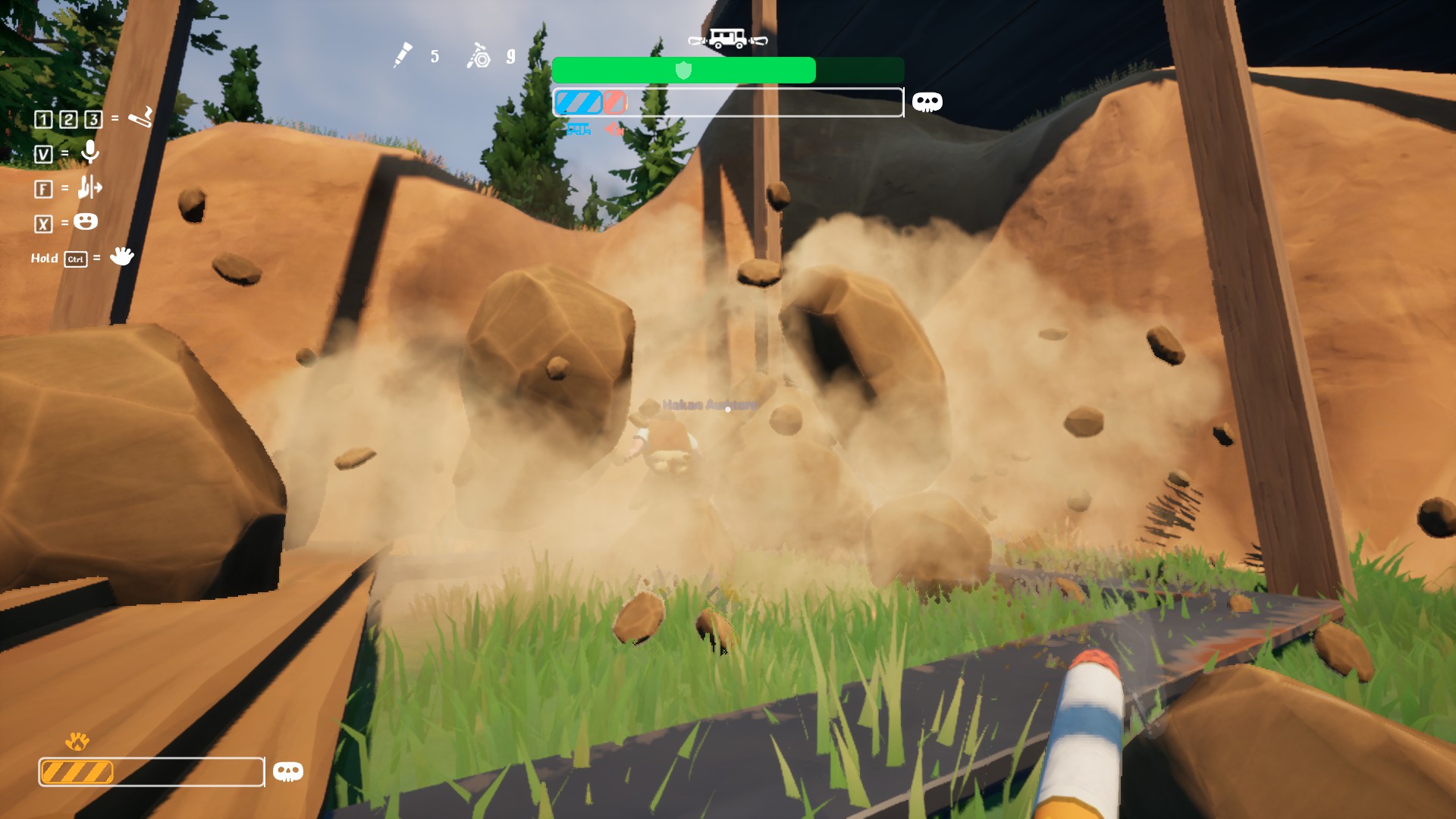Click the skull icon beside the top progress bar

pos(927,102)
